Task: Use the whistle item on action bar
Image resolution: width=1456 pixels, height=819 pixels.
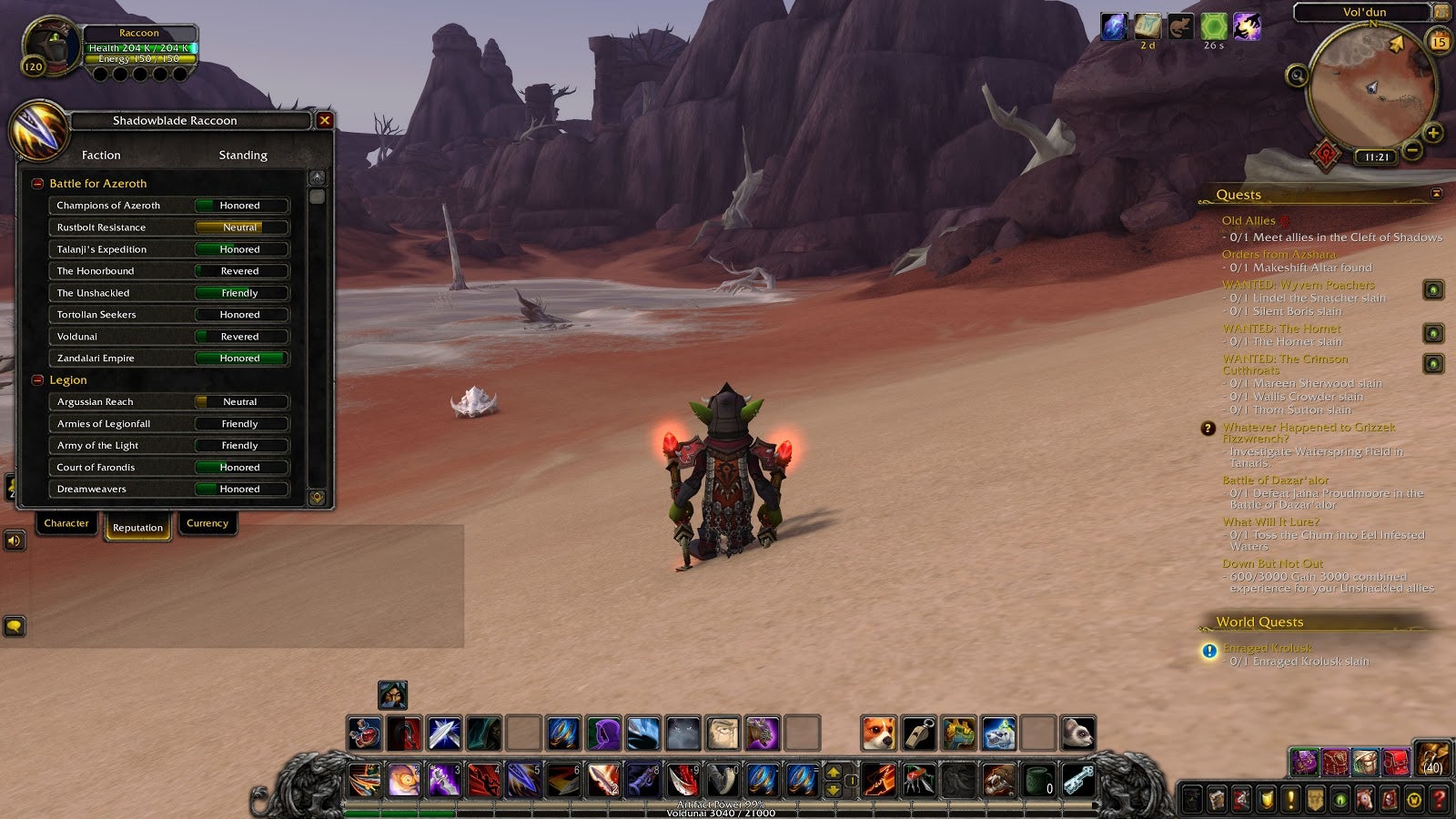Action: (918, 733)
